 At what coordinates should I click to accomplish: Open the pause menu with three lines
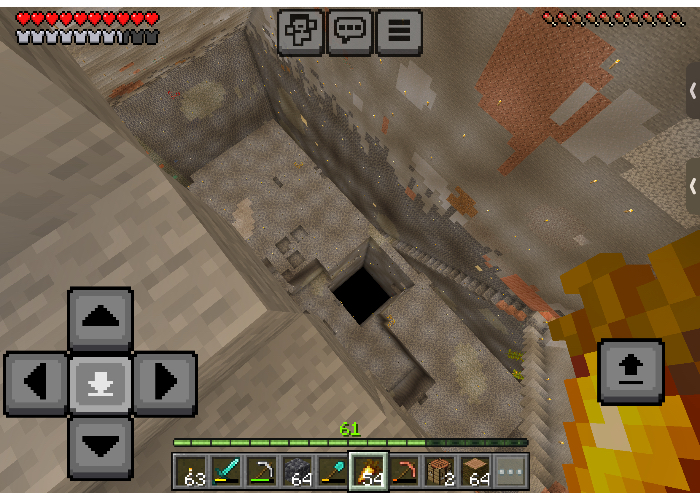coord(398,30)
